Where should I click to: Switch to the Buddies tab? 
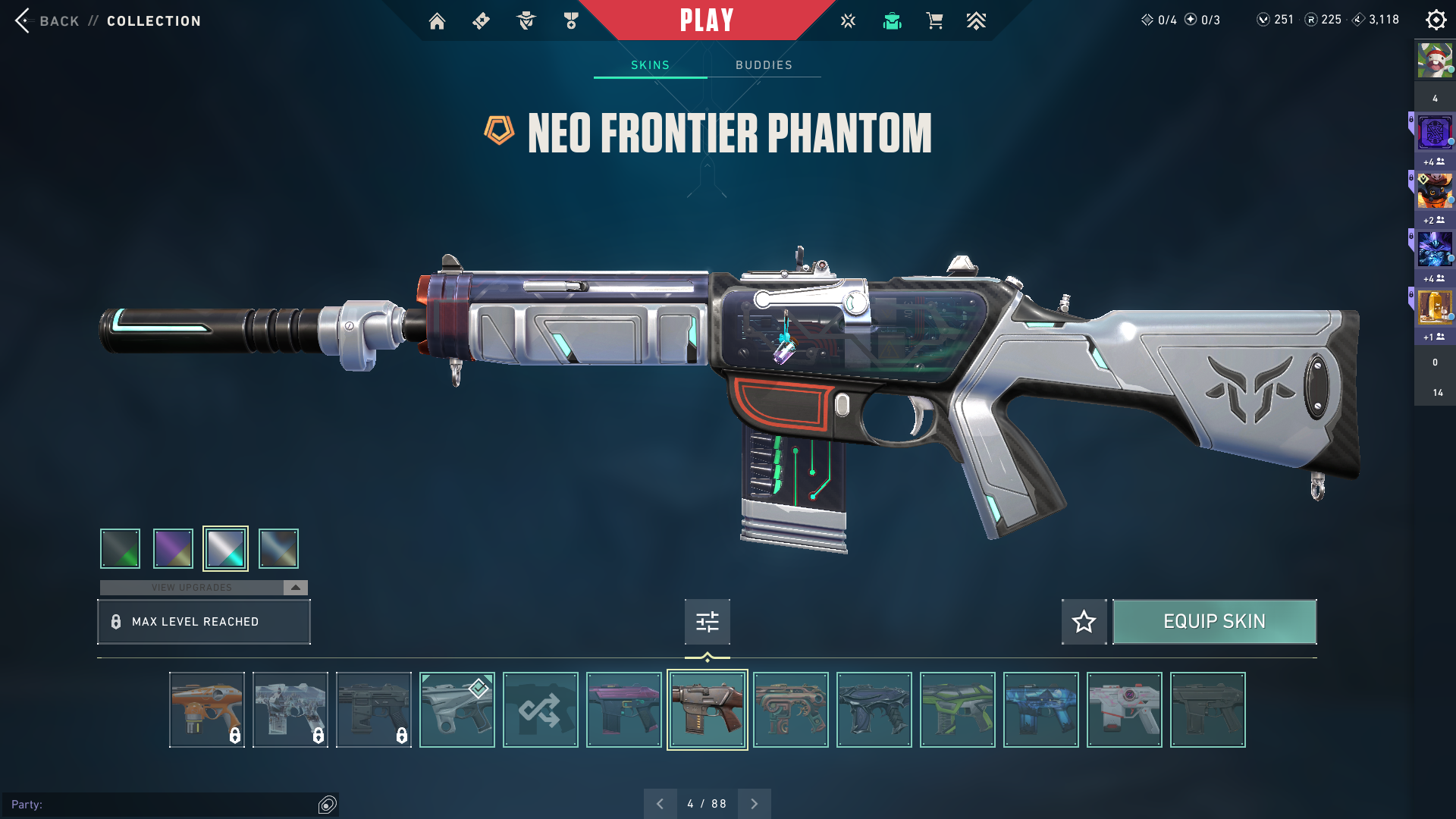tap(764, 65)
